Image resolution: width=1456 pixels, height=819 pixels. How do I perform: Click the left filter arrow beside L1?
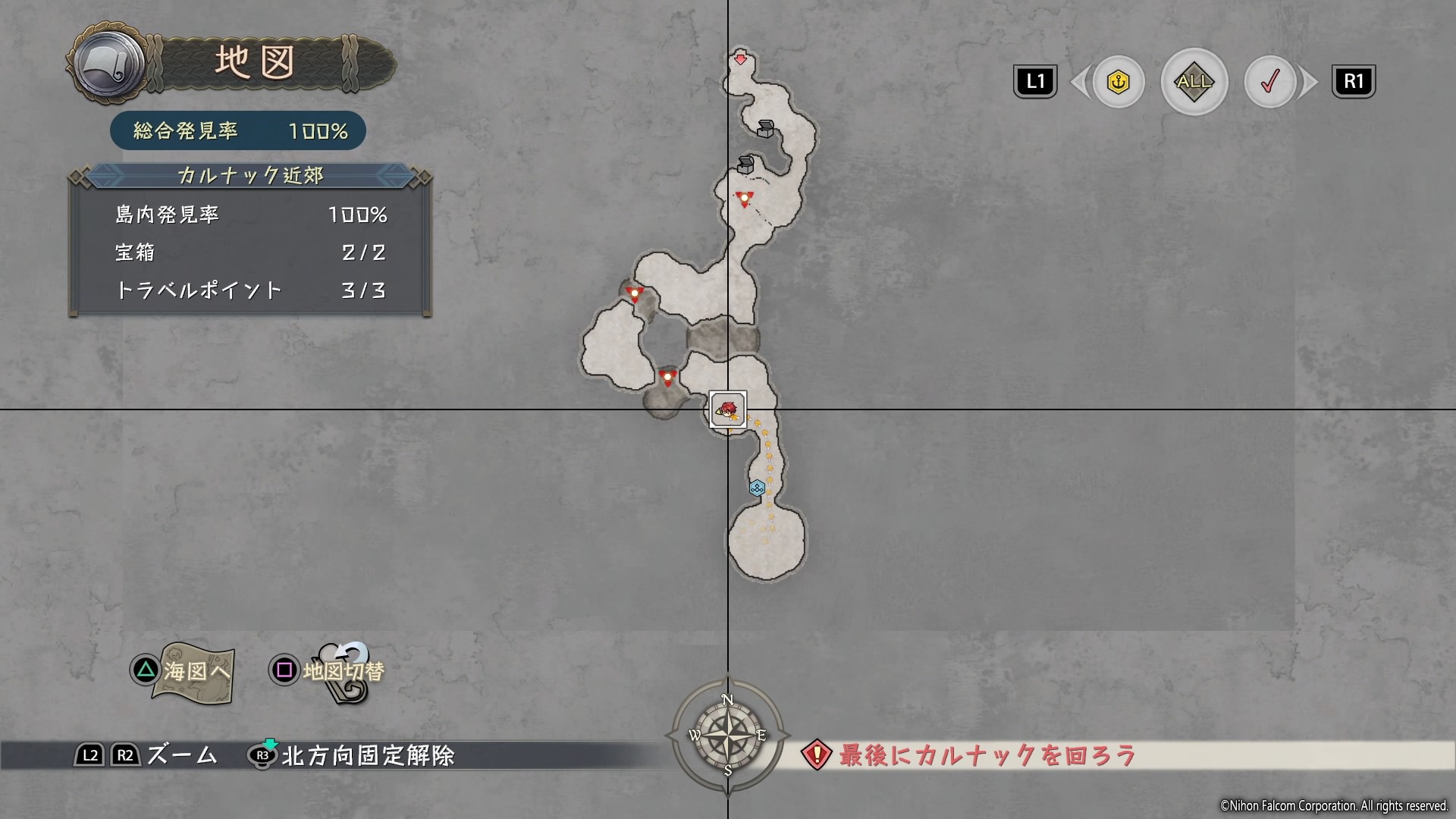coord(1078,82)
